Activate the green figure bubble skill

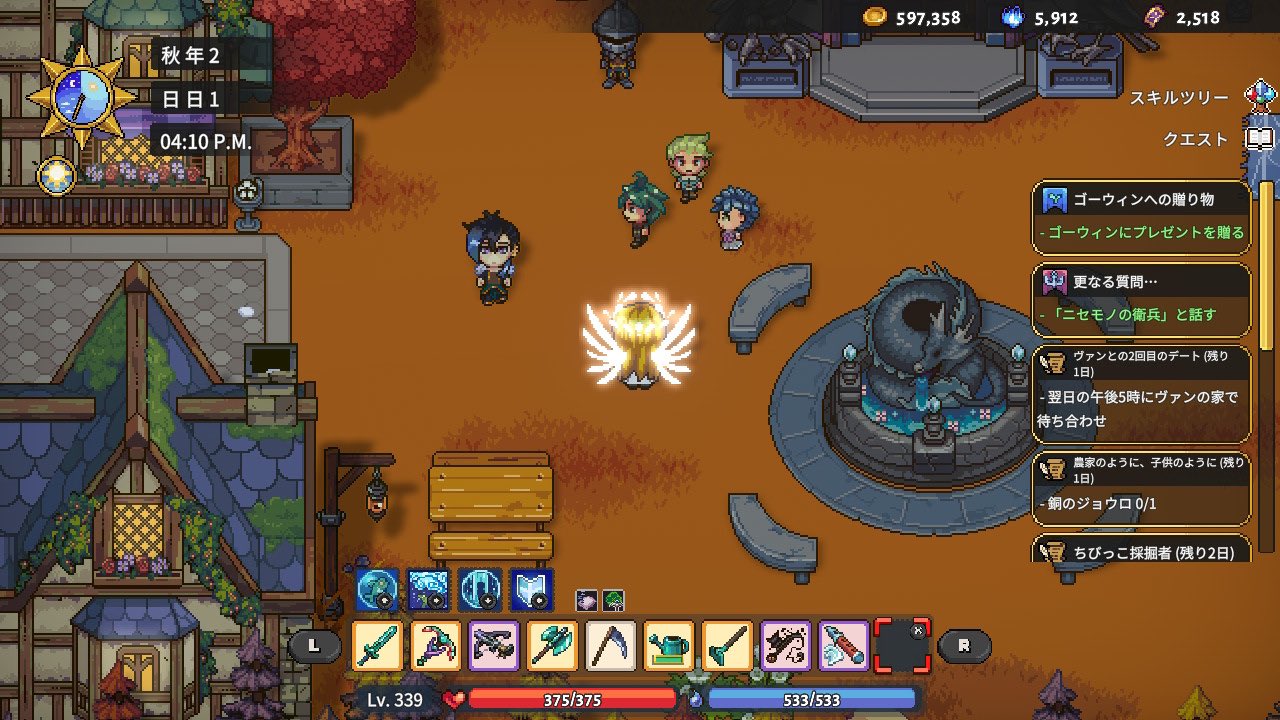coord(377,589)
